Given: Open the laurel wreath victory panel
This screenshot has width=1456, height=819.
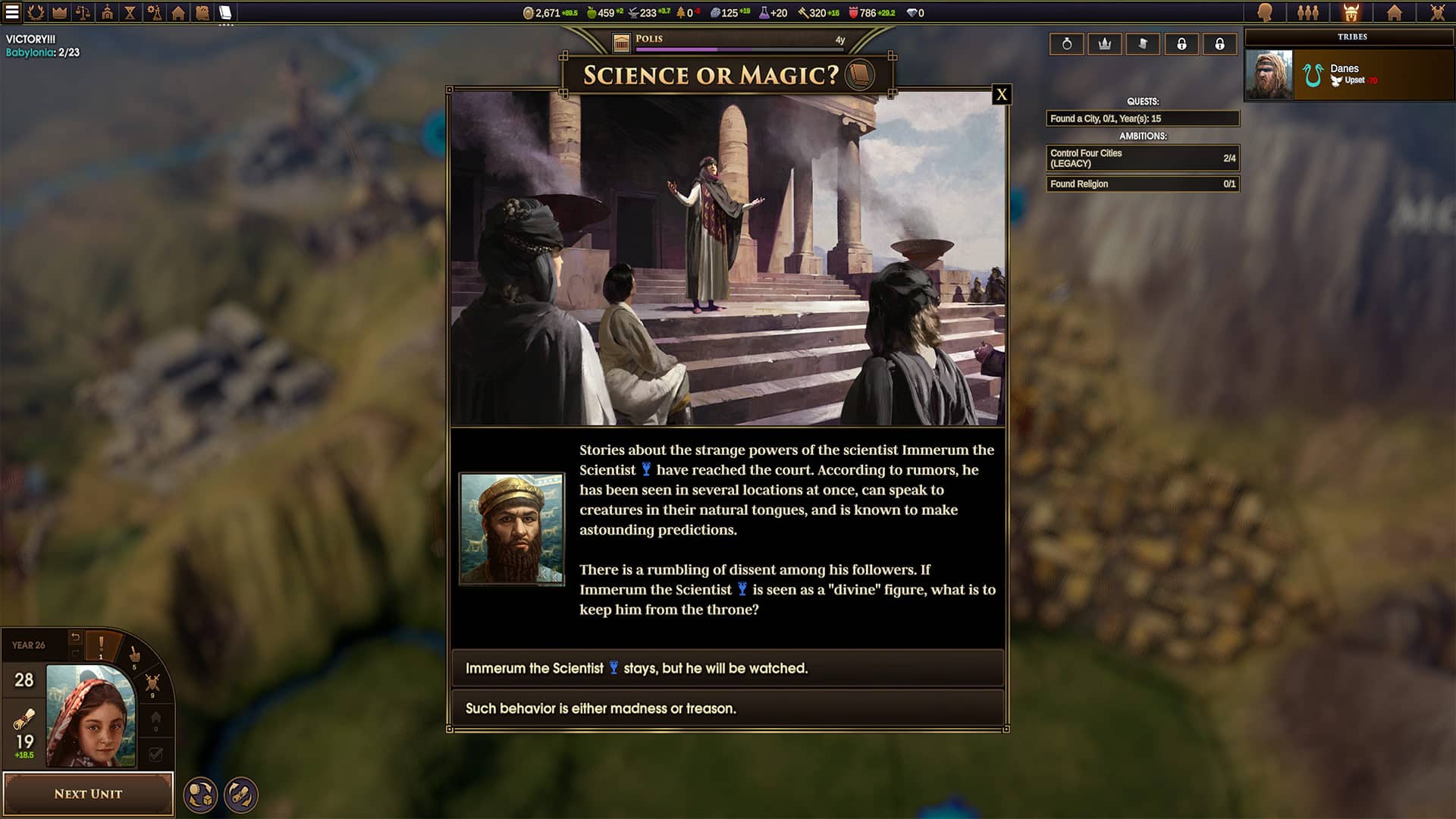Looking at the screenshot, I should tap(36, 11).
